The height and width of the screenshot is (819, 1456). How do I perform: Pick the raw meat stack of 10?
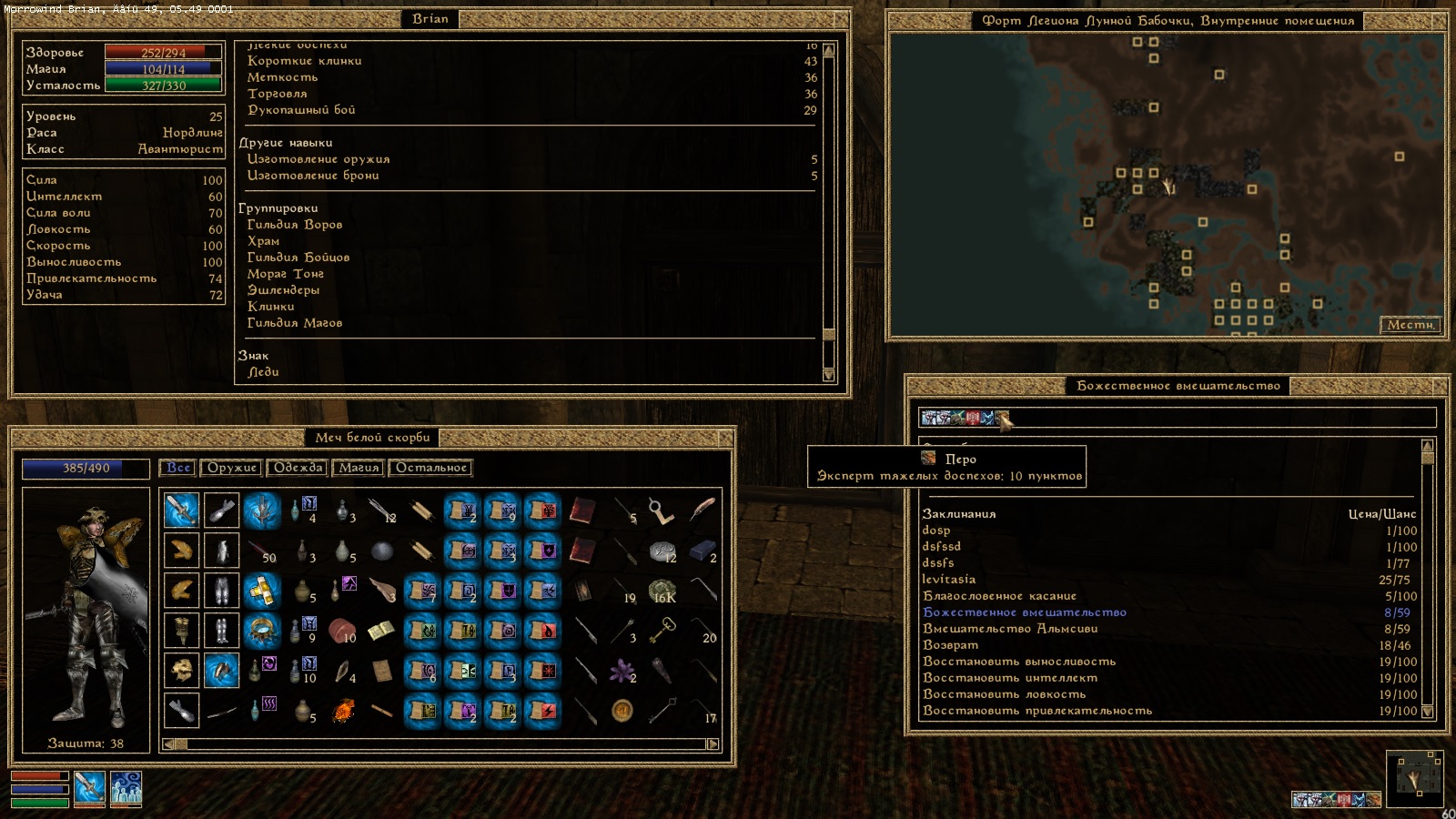tap(341, 631)
